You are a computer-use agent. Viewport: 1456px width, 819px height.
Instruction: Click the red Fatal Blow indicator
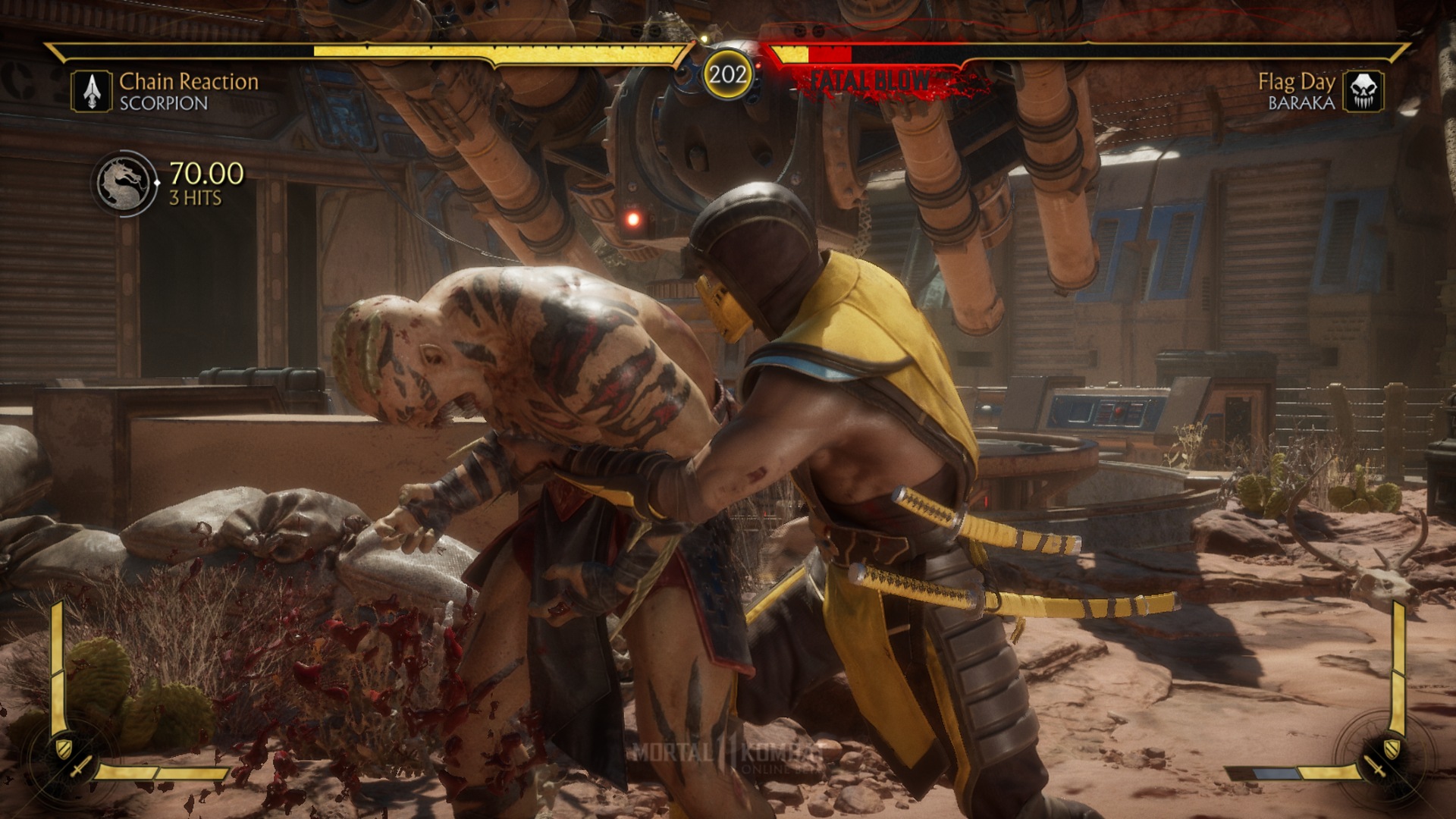(872, 80)
